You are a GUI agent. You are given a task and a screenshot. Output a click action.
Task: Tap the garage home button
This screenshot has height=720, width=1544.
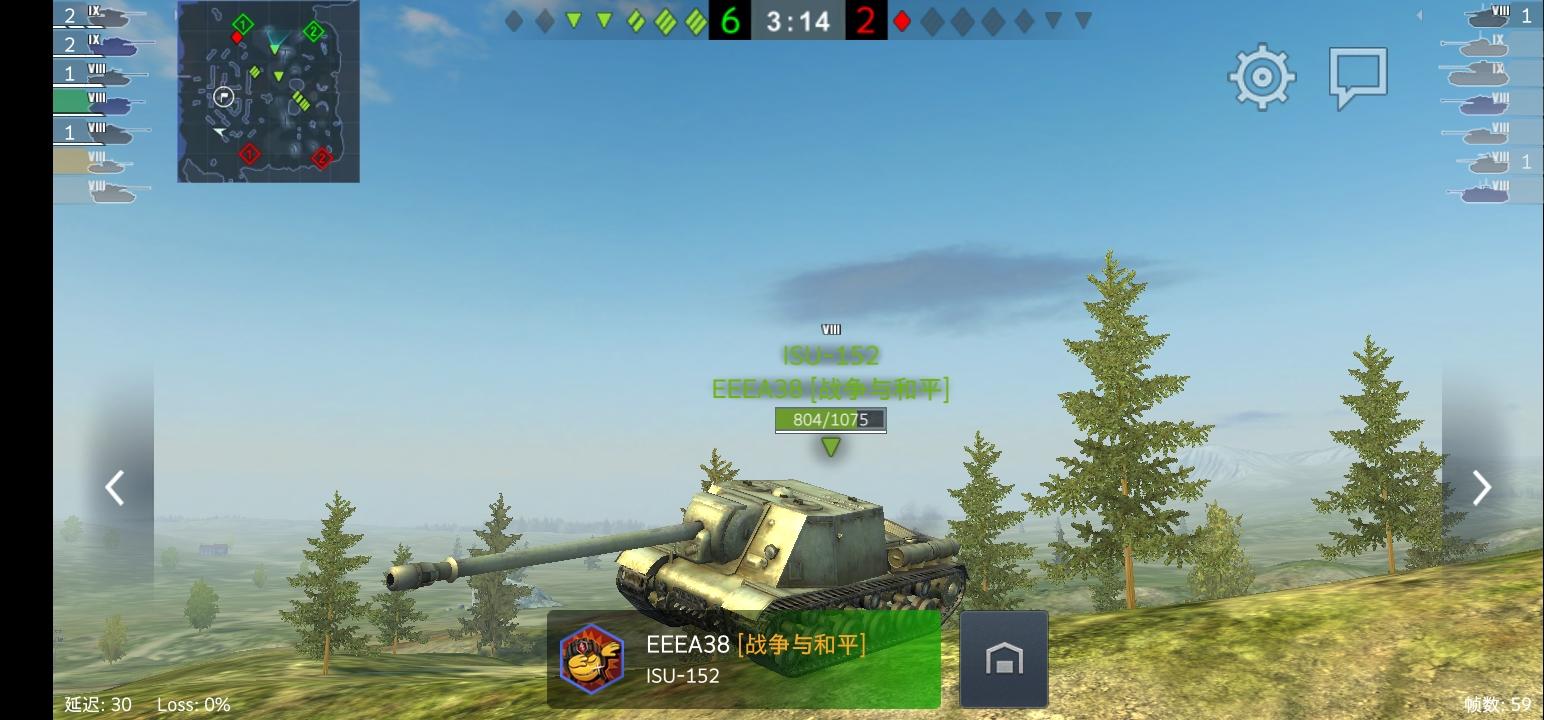(1002, 657)
